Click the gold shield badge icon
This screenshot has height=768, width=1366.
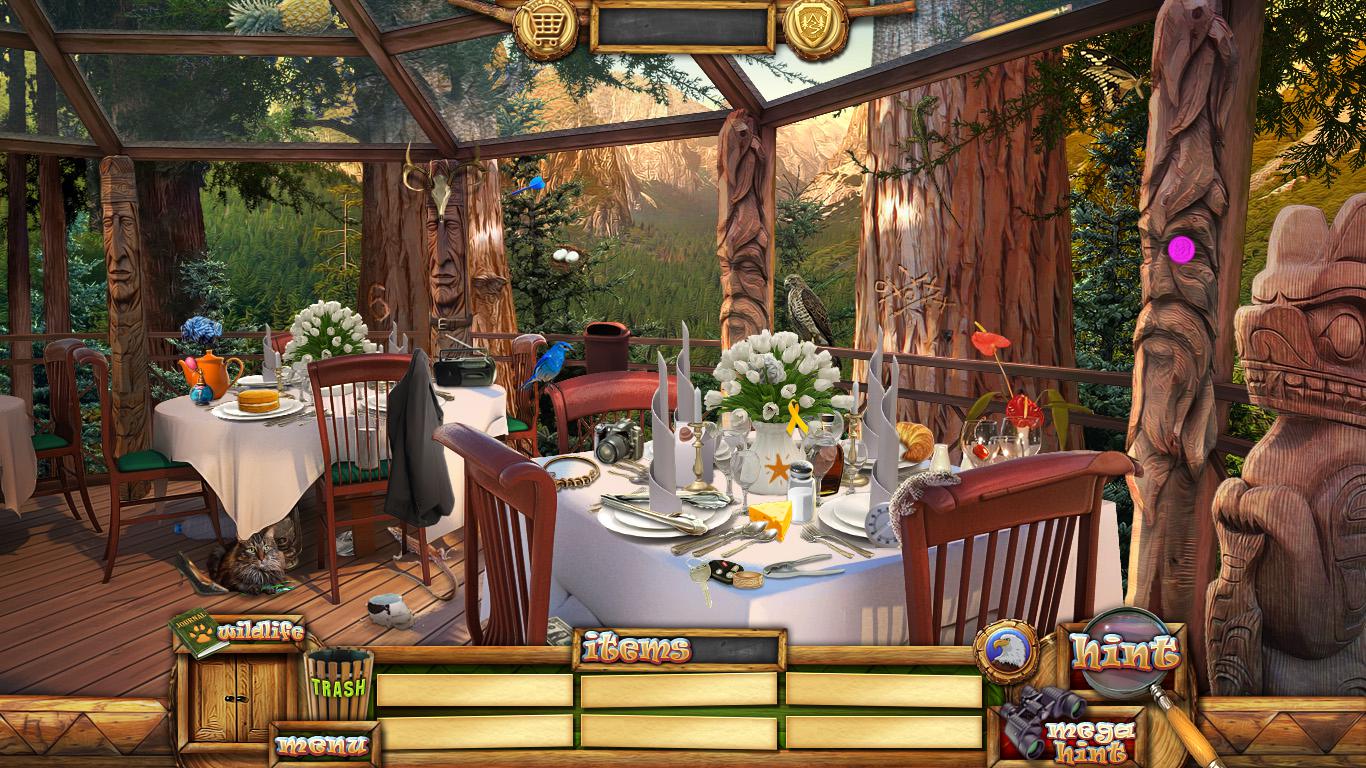click(x=815, y=26)
